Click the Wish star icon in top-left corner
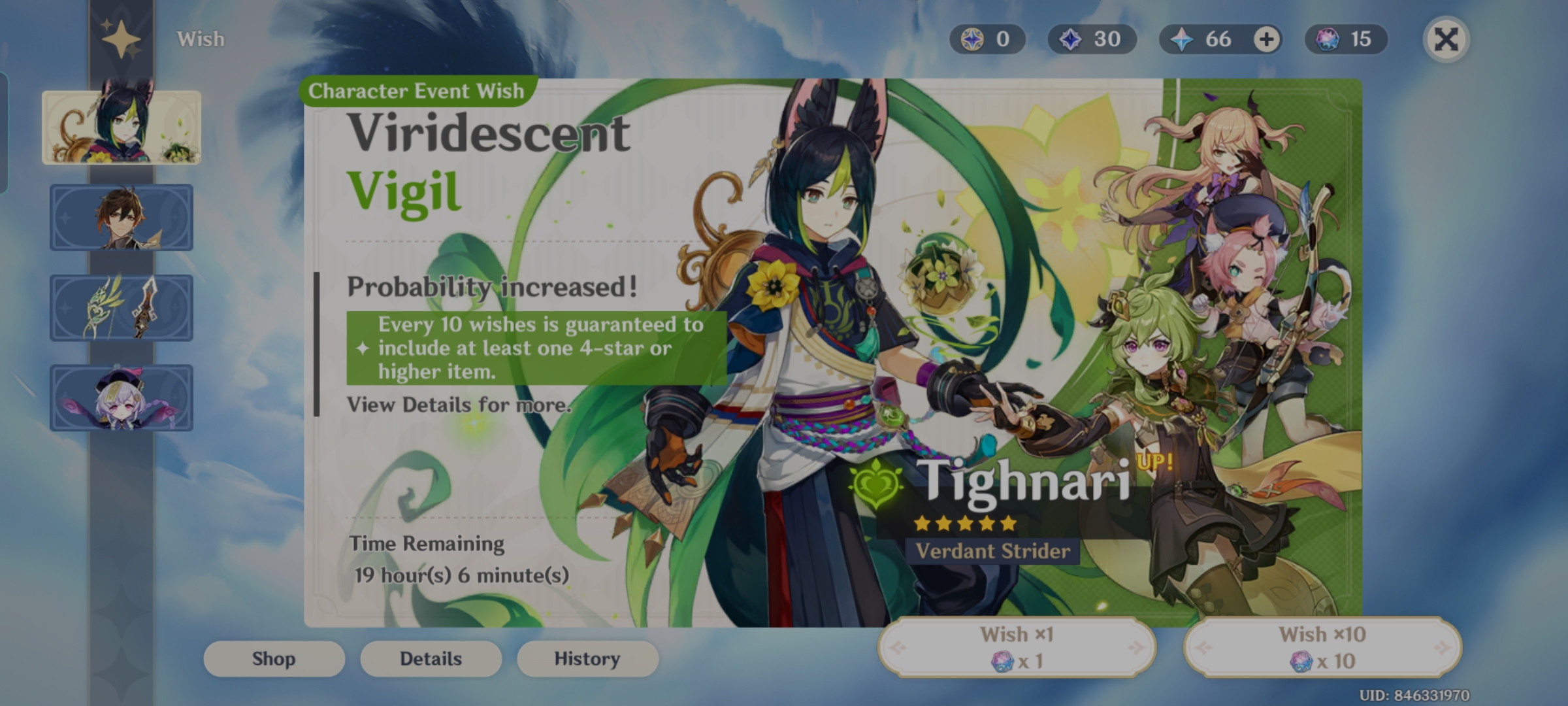The image size is (1568, 706). (x=122, y=38)
